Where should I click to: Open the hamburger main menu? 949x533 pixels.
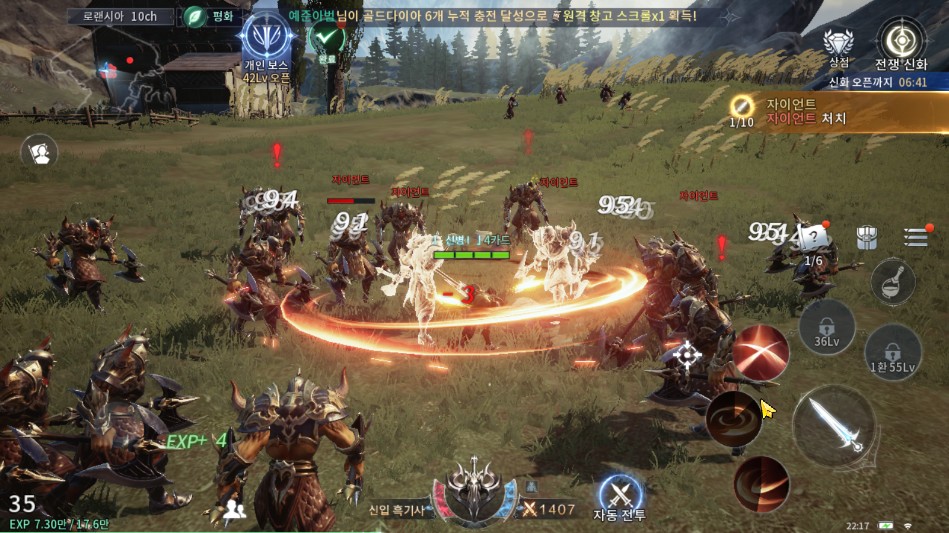coord(916,237)
